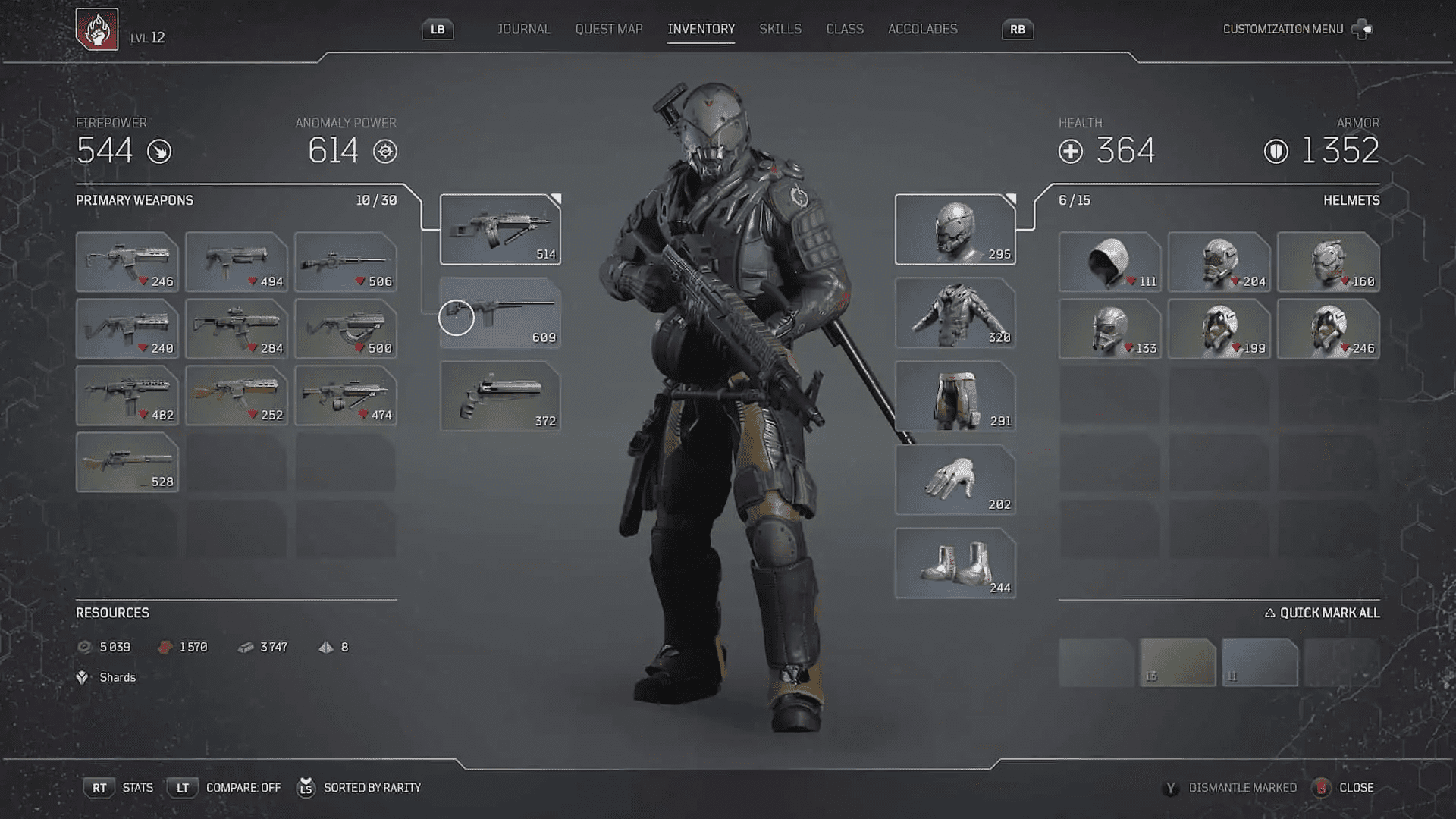
Task: Select the orange rifle rated 252
Action: (237, 395)
